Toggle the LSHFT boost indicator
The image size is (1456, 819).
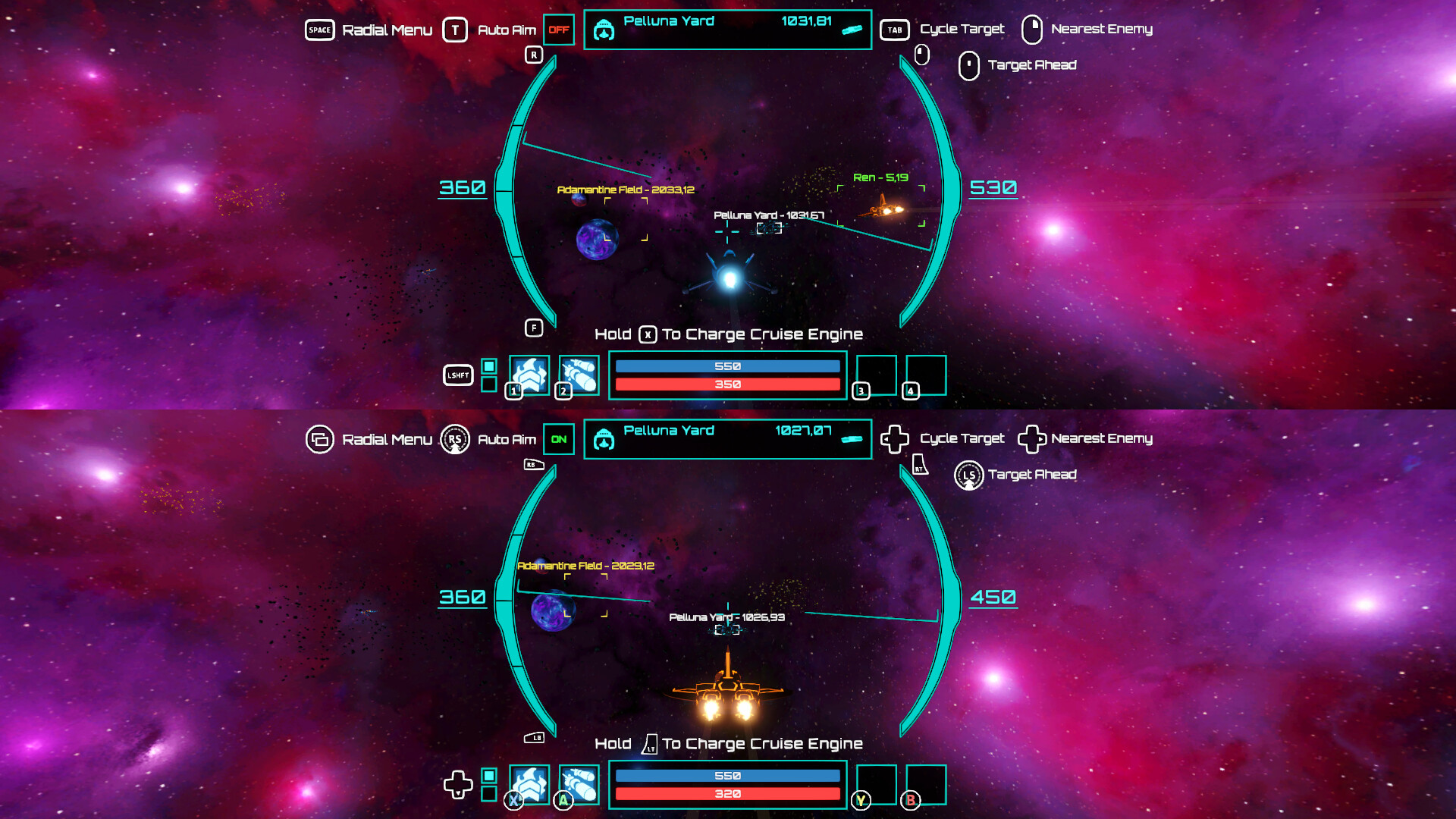458,375
